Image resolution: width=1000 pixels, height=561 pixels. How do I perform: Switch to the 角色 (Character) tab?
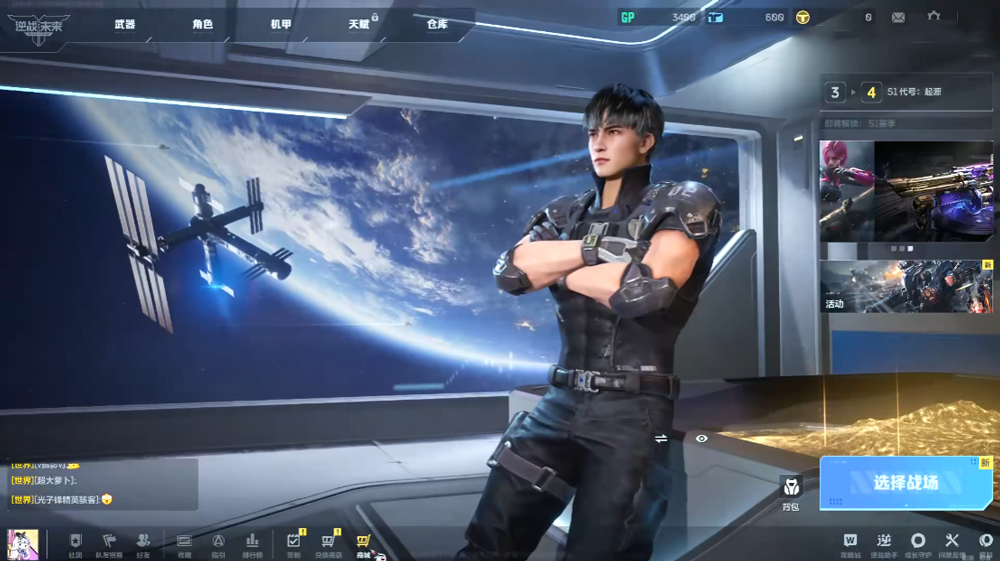coord(202,24)
